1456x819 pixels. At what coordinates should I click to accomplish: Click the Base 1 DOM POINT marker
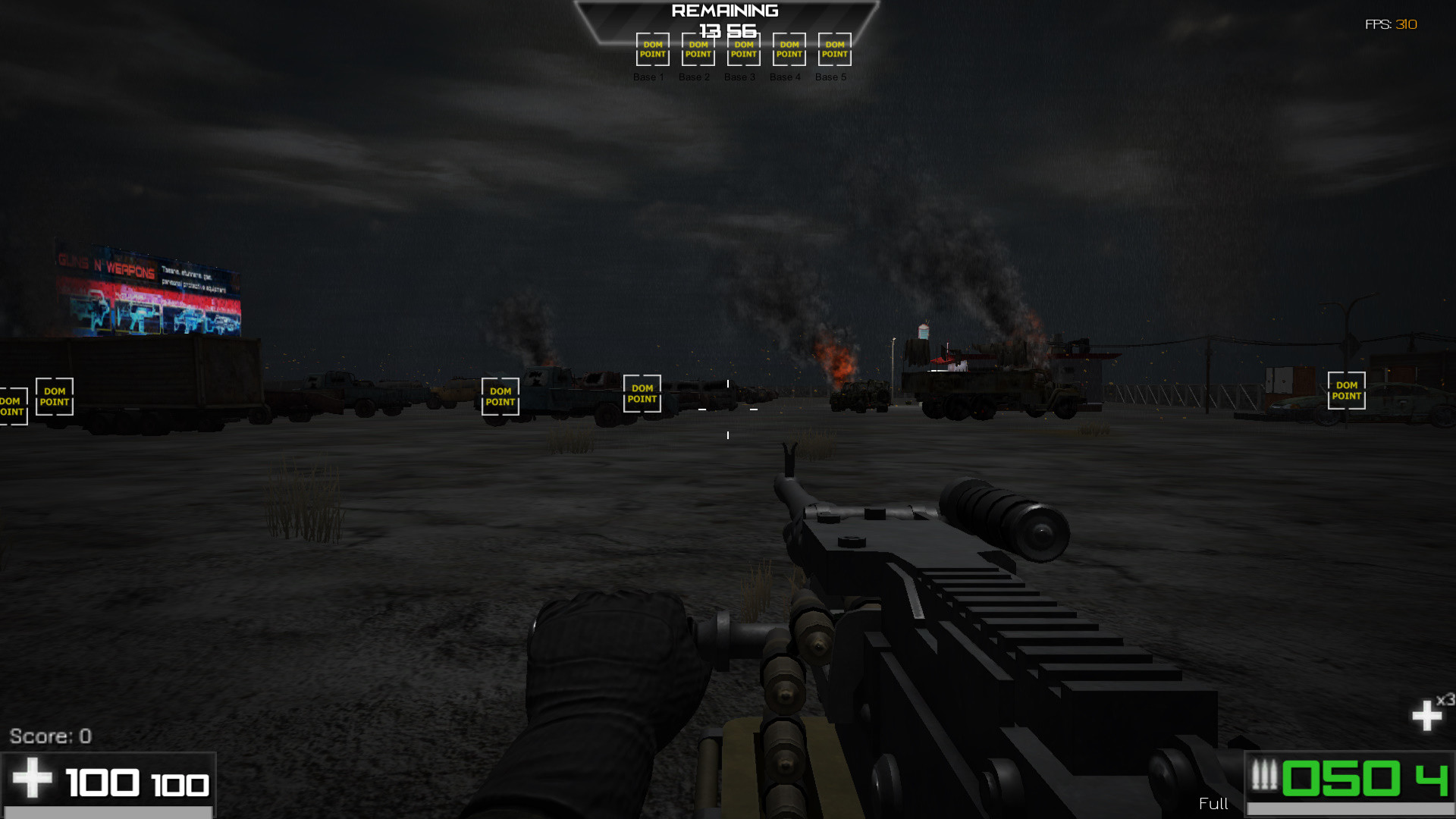651,49
